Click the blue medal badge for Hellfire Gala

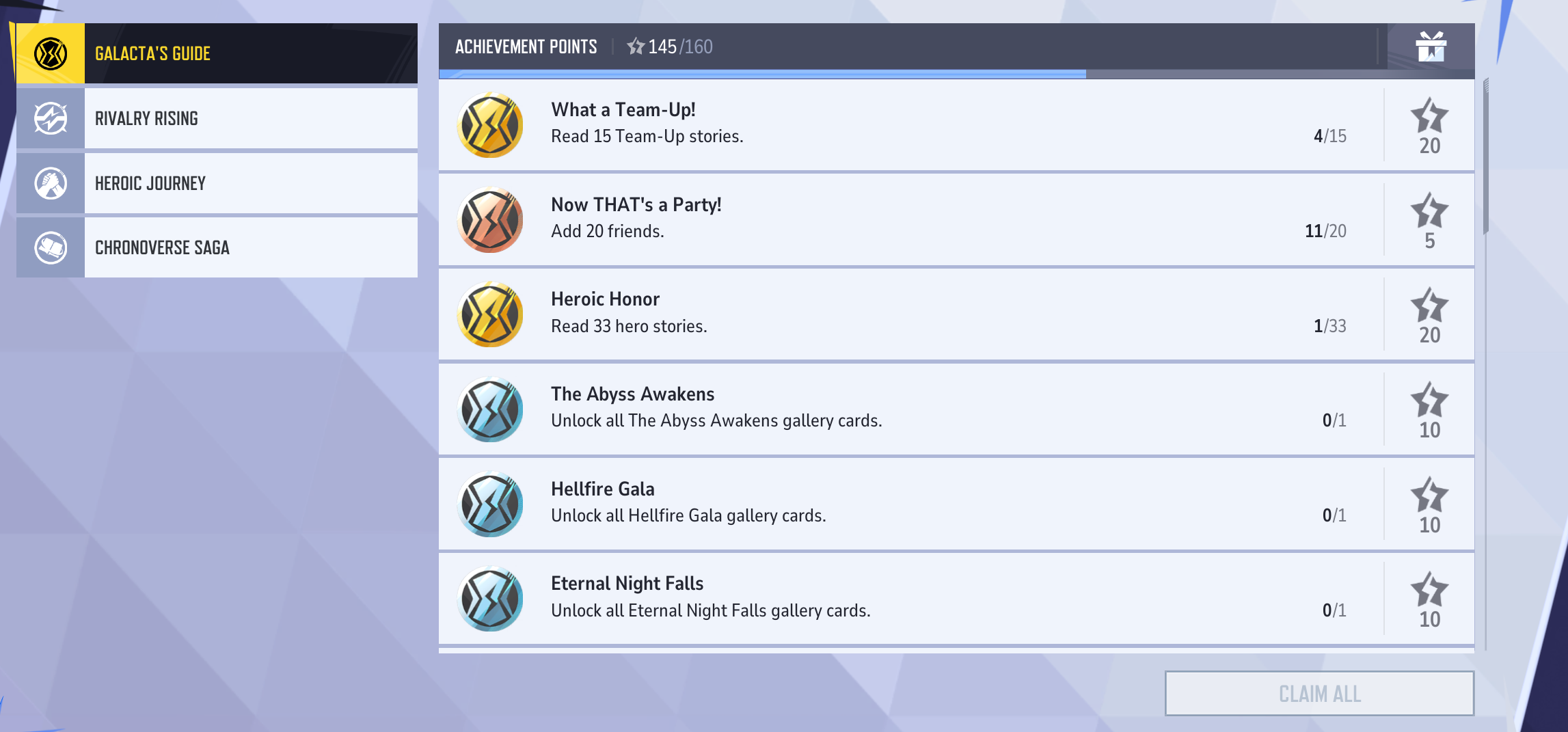489,504
